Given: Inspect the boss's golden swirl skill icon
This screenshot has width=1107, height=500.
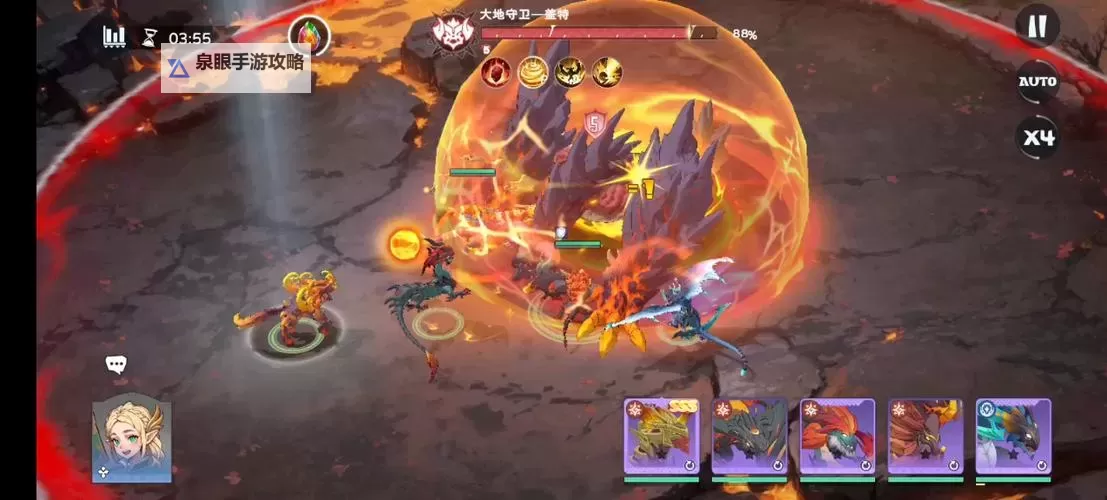Looking at the screenshot, I should coord(533,72).
